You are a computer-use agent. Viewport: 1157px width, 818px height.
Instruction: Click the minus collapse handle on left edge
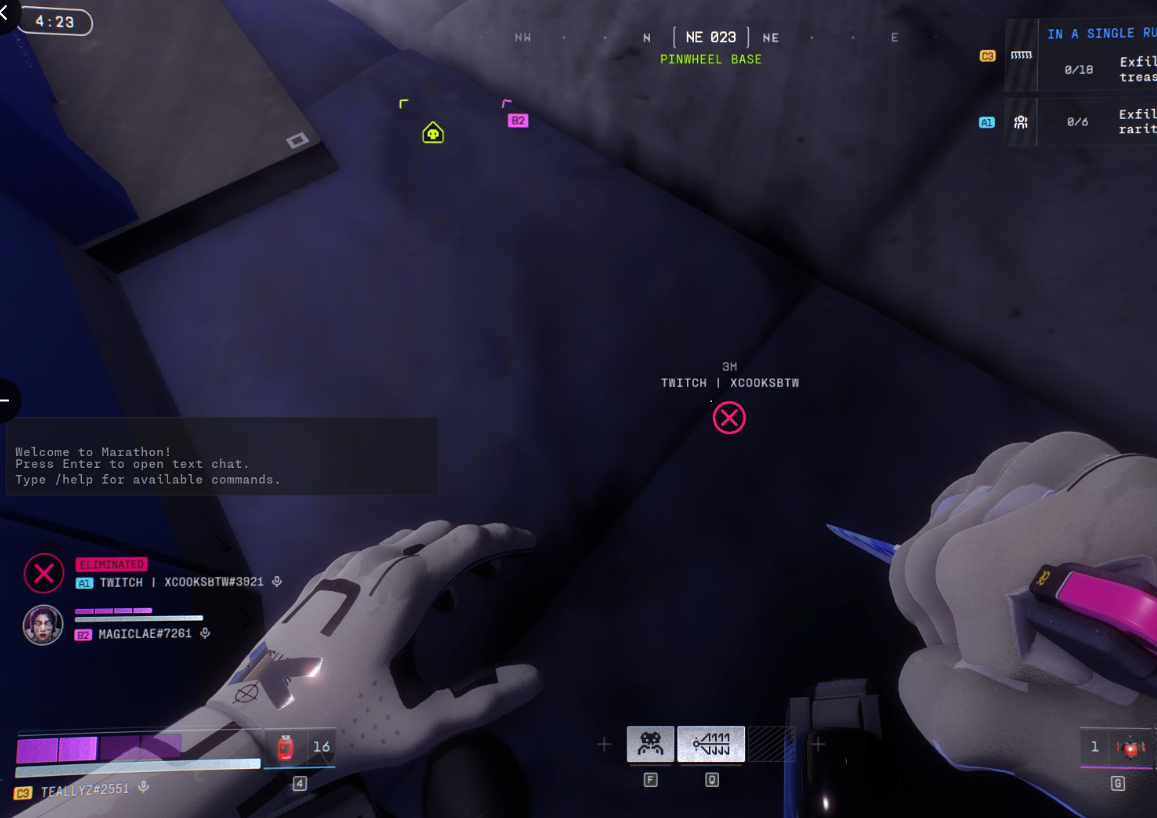[6, 401]
